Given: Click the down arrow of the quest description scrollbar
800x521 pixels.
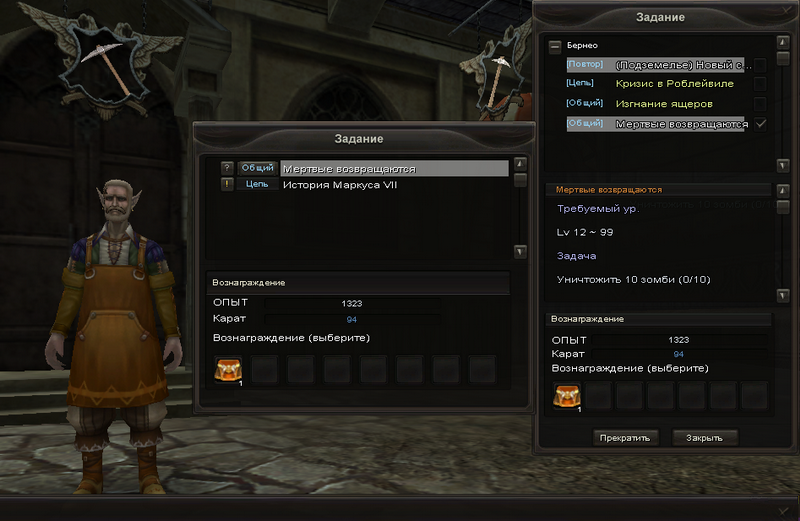Looking at the screenshot, I should (782, 296).
